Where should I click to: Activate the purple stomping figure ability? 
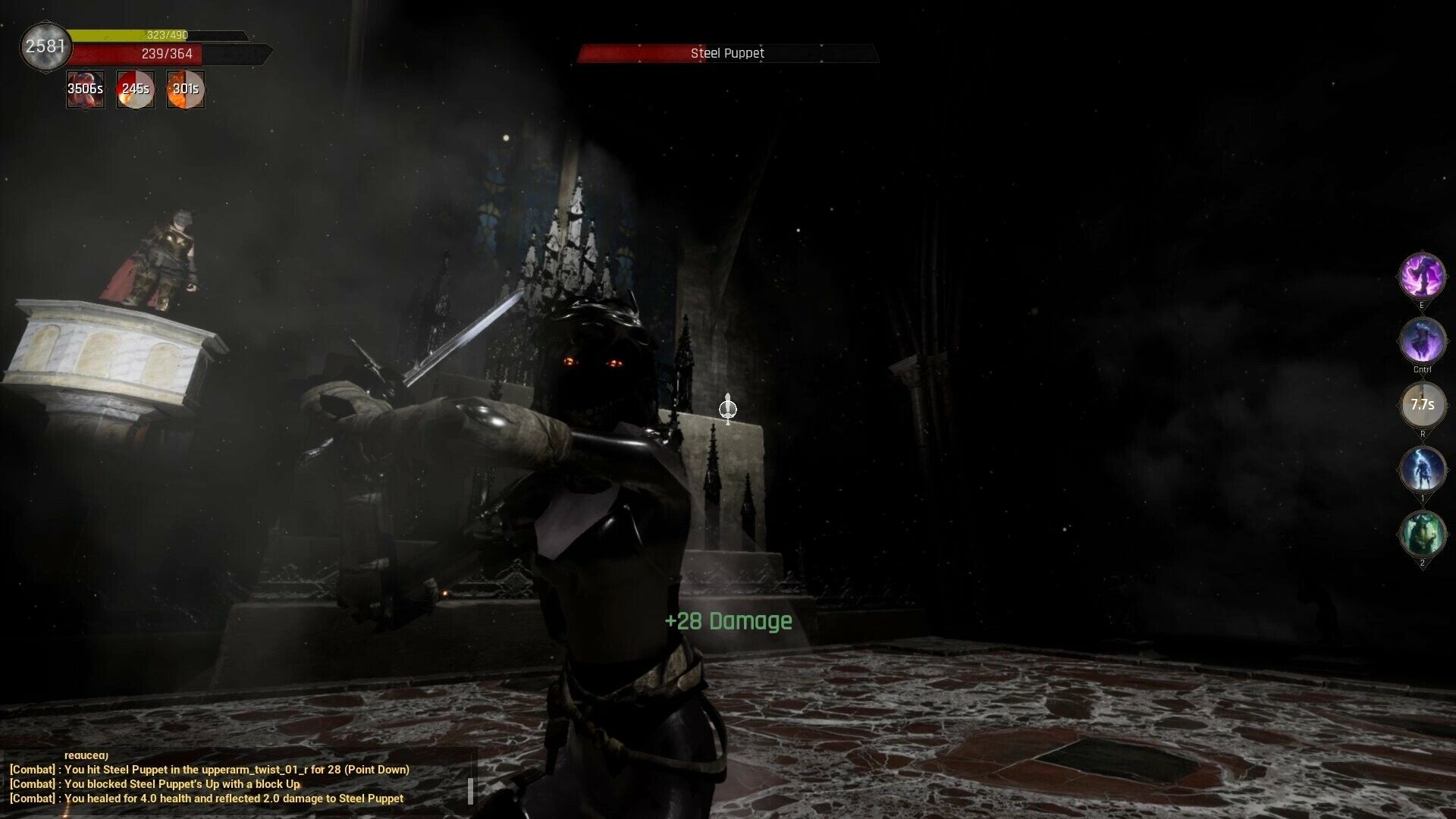pos(1423,275)
